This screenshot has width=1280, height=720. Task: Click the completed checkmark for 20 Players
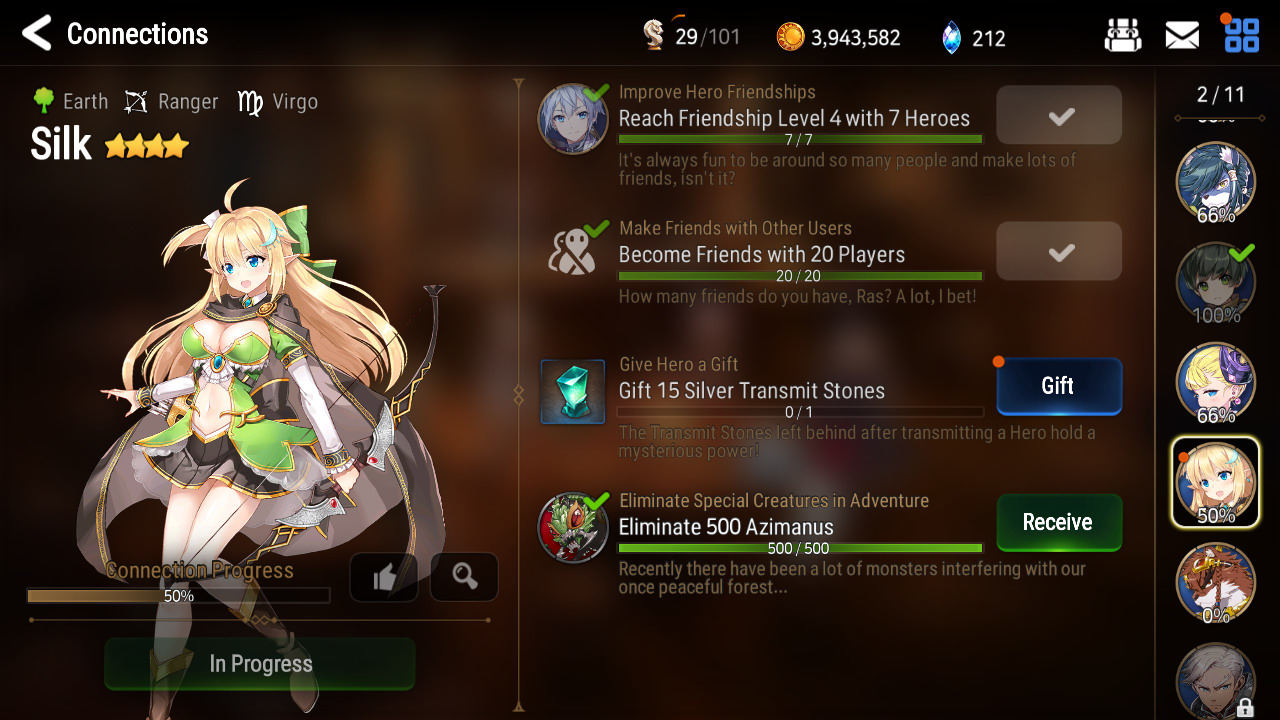click(x=1059, y=251)
